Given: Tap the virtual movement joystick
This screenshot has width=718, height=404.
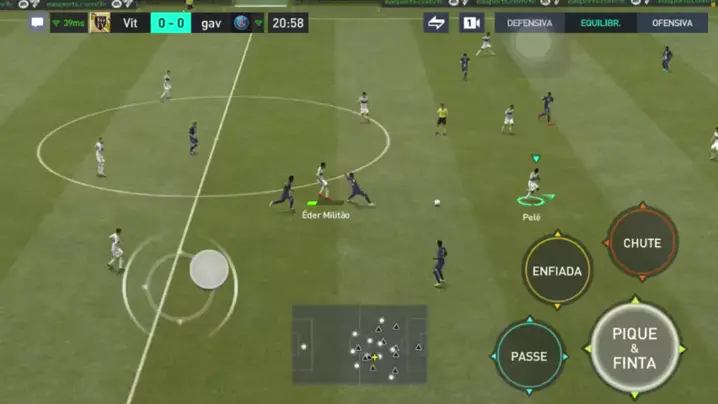Looking at the screenshot, I should click(x=209, y=268).
